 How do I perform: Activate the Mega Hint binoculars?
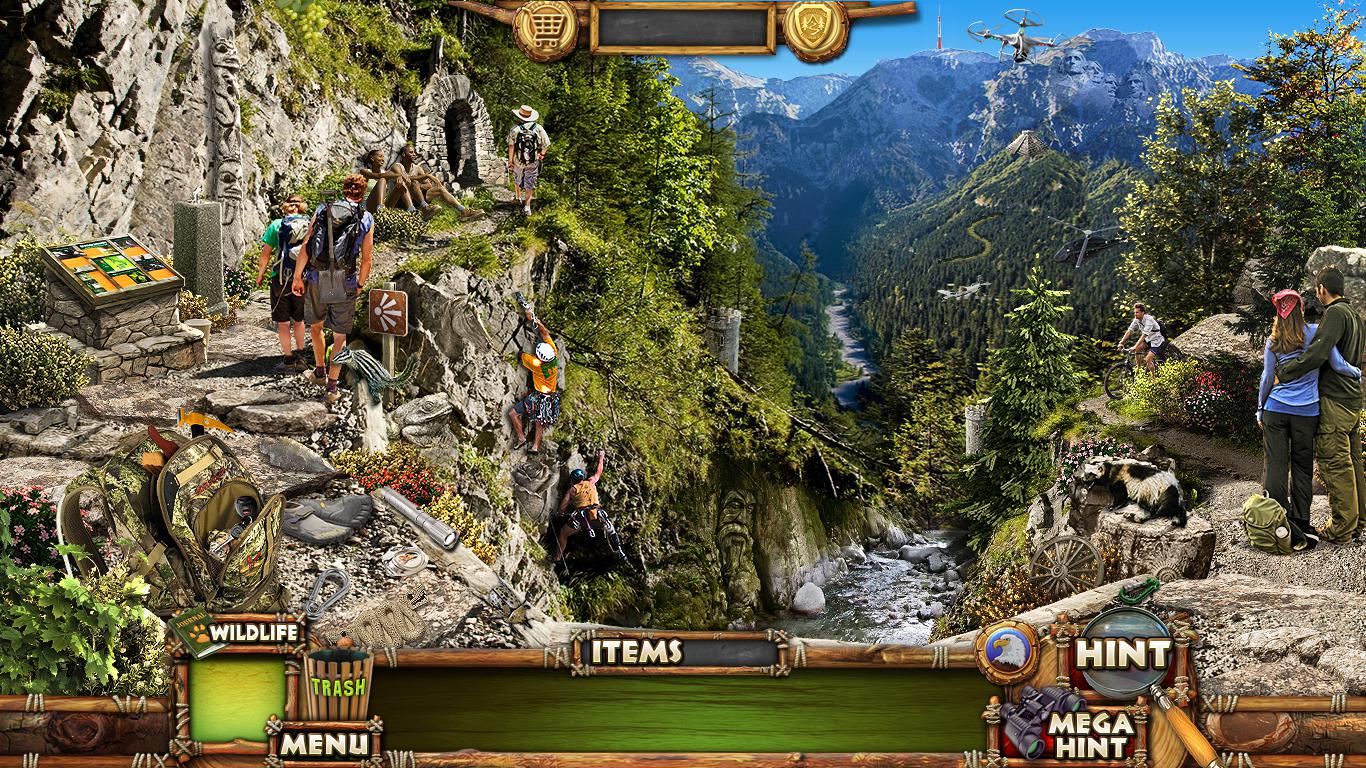pyautogui.click(x=1070, y=728)
